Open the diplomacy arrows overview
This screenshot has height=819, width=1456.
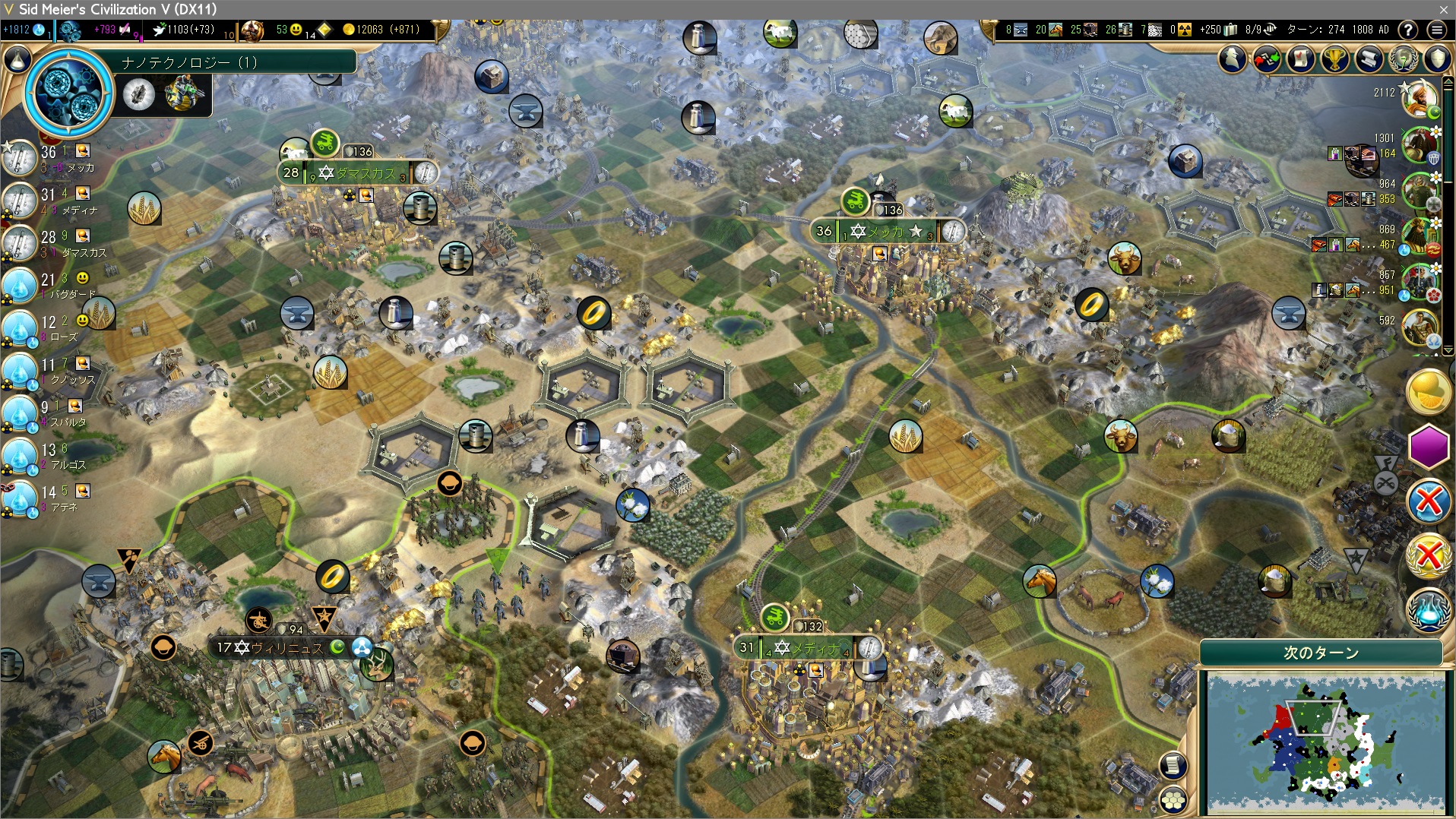pyautogui.click(x=1267, y=58)
